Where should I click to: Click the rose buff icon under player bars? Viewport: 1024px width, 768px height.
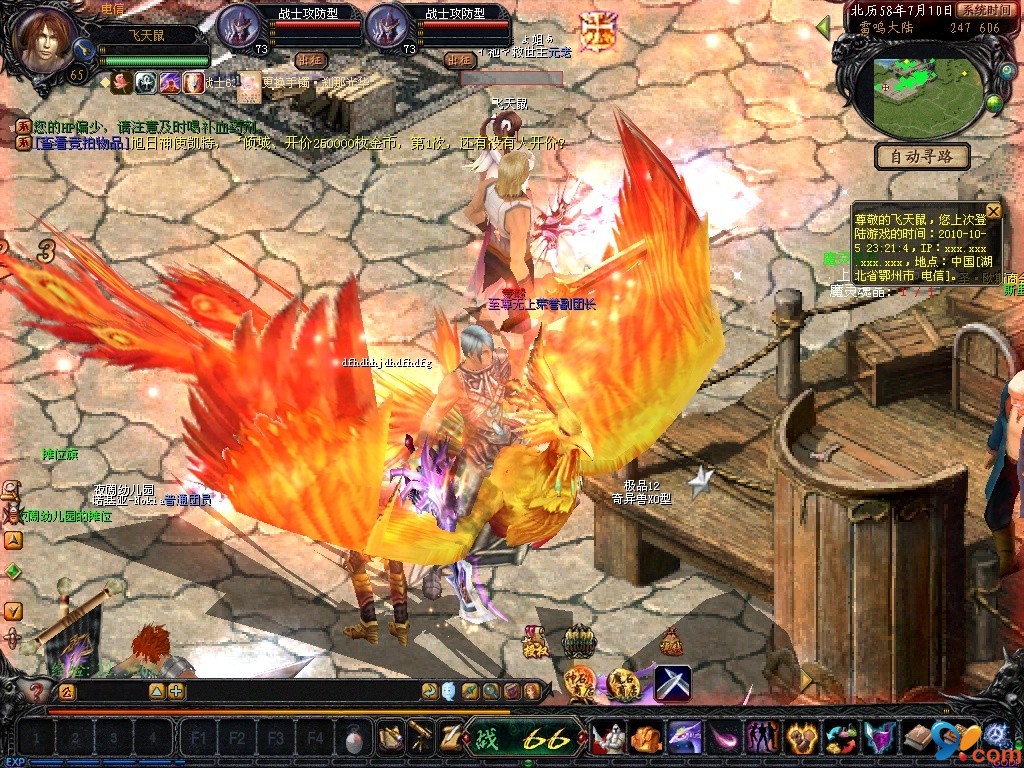(122, 83)
